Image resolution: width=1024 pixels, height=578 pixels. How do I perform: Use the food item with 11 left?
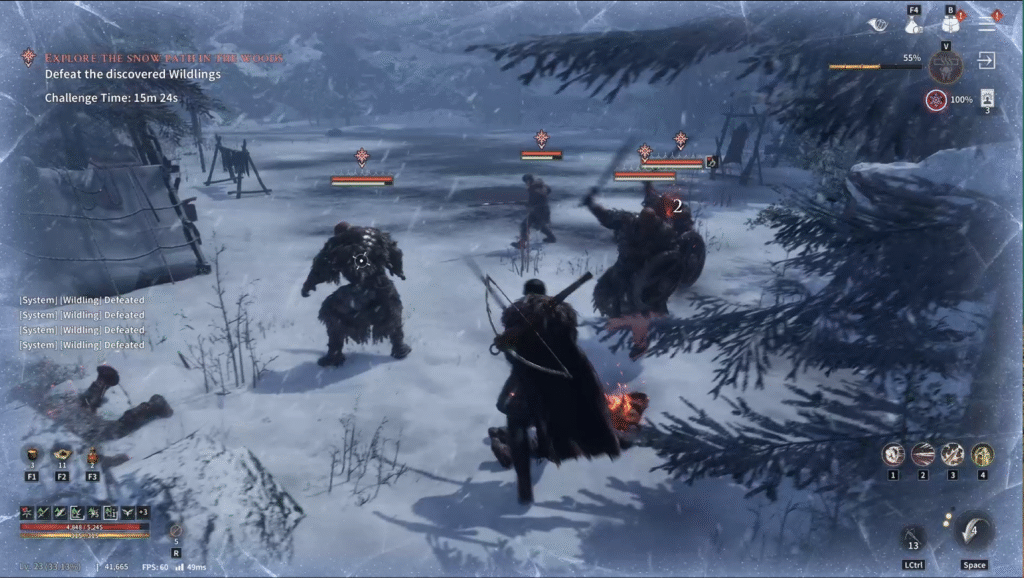coord(62,455)
